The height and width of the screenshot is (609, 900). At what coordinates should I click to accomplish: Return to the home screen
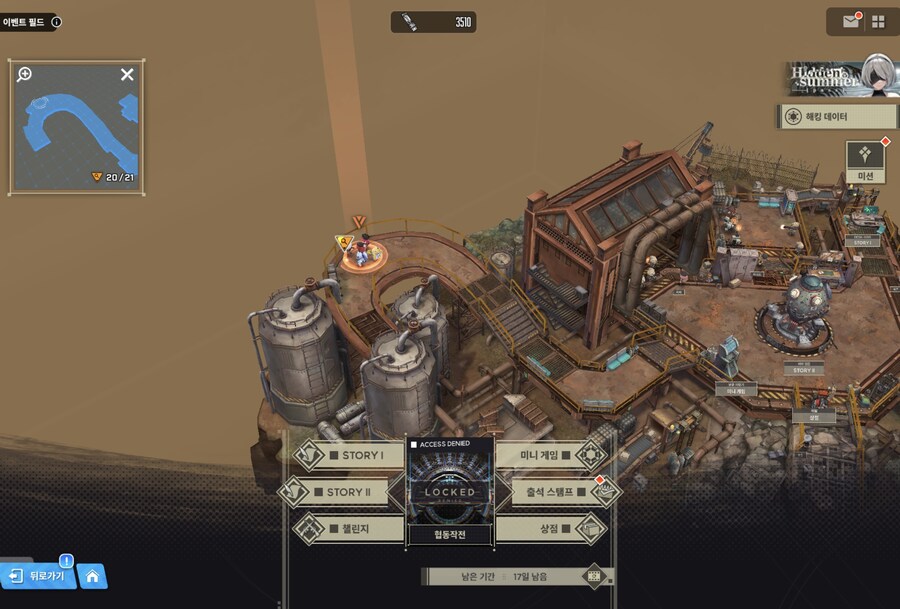[92, 576]
